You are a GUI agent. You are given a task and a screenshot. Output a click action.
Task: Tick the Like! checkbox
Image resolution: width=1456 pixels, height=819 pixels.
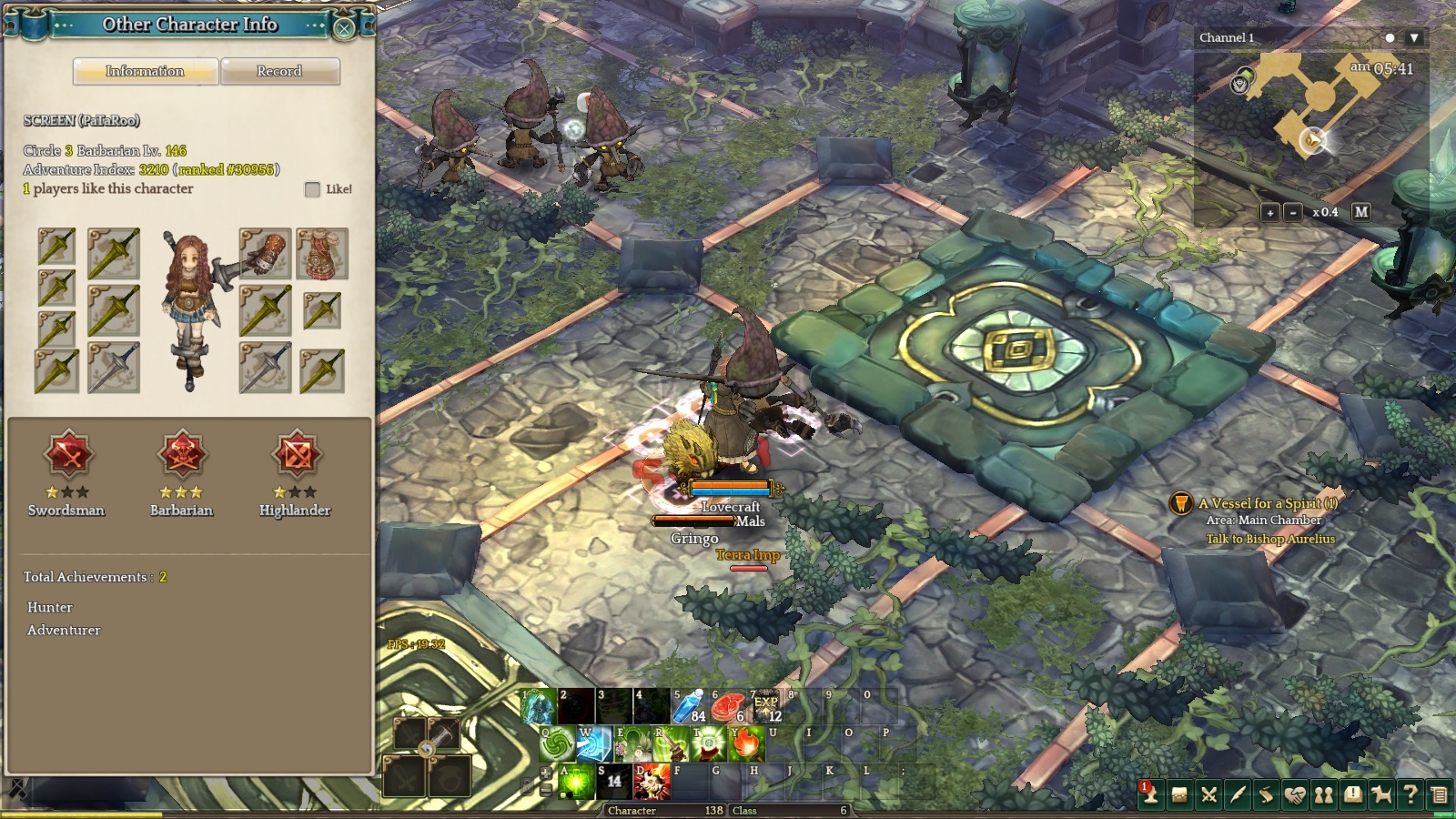(x=312, y=189)
